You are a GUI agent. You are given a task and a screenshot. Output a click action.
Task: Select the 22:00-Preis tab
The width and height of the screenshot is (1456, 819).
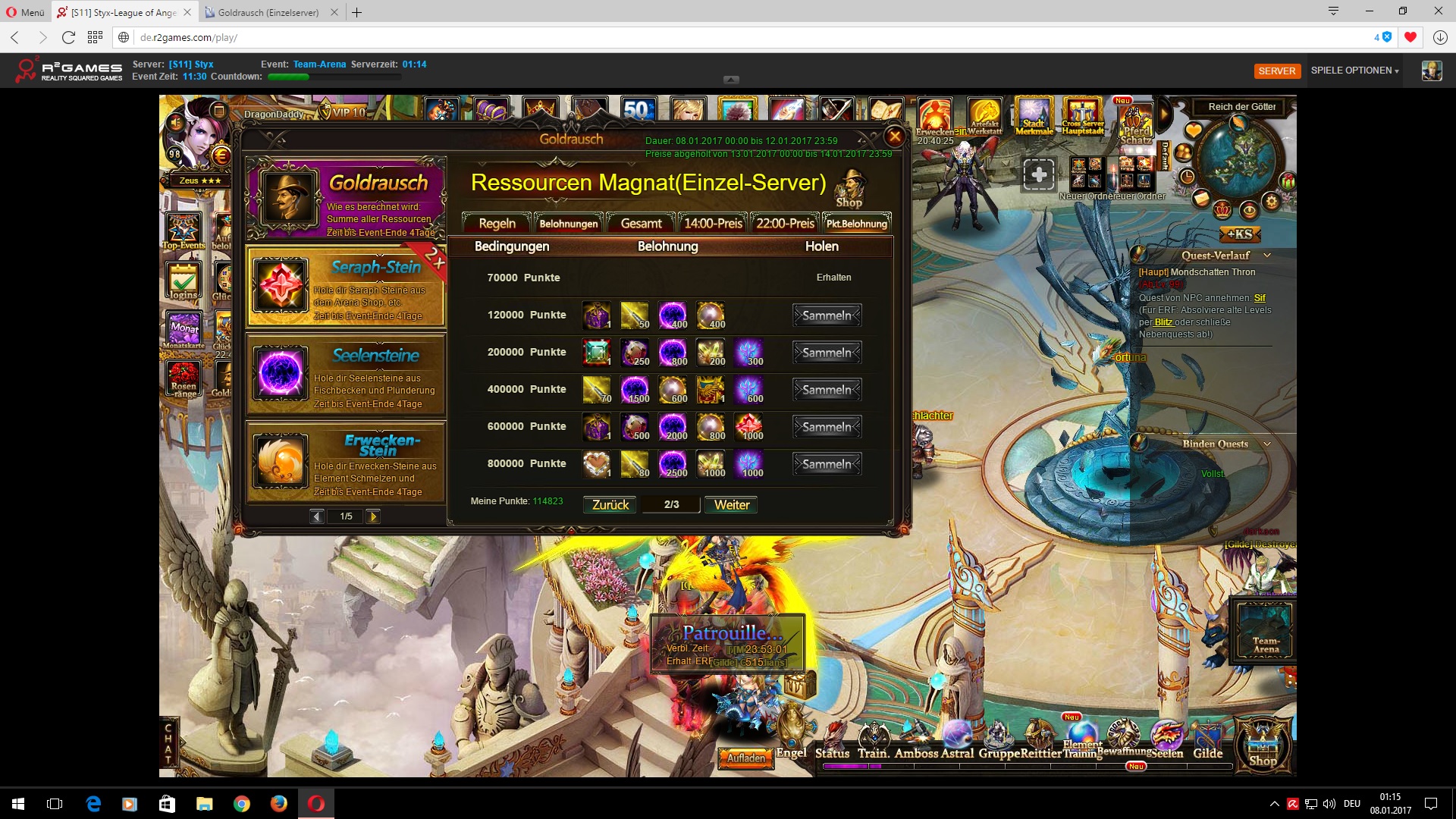(x=785, y=224)
